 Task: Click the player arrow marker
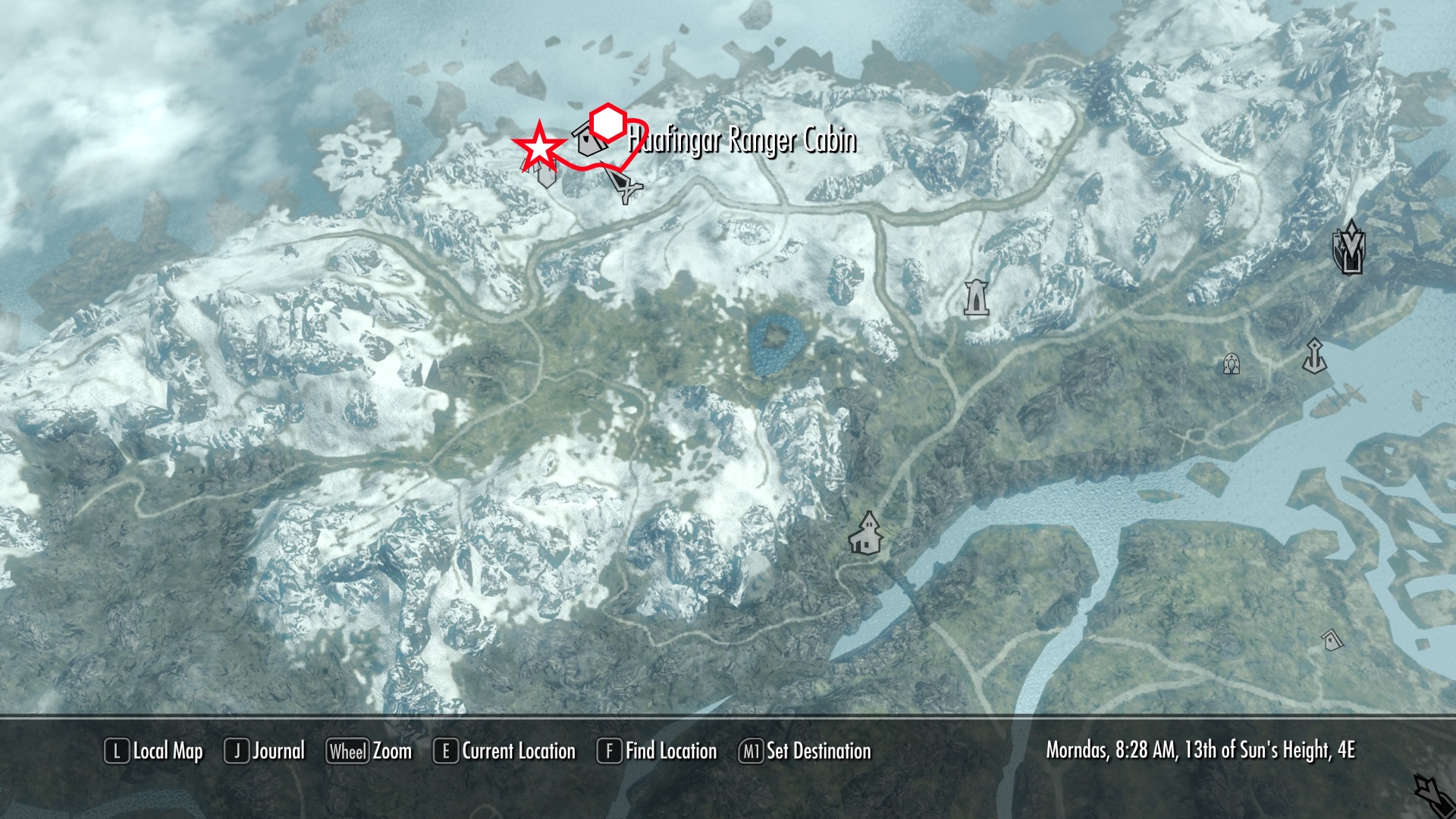(1432, 794)
